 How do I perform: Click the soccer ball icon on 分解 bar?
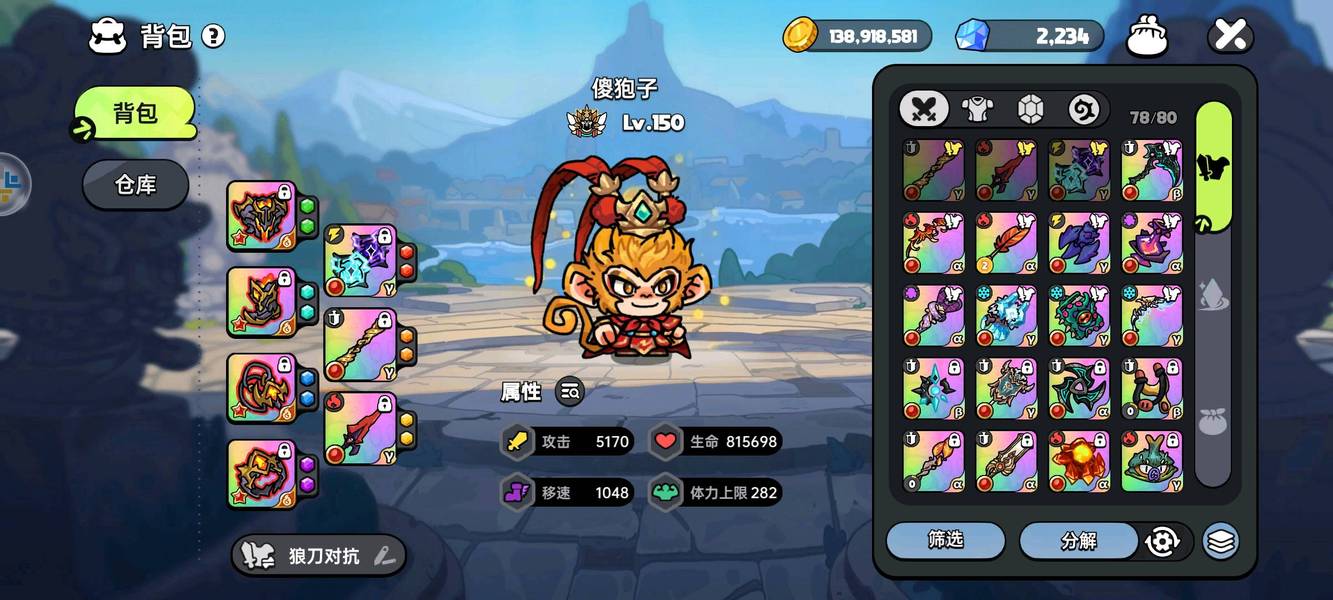[x=1161, y=541]
